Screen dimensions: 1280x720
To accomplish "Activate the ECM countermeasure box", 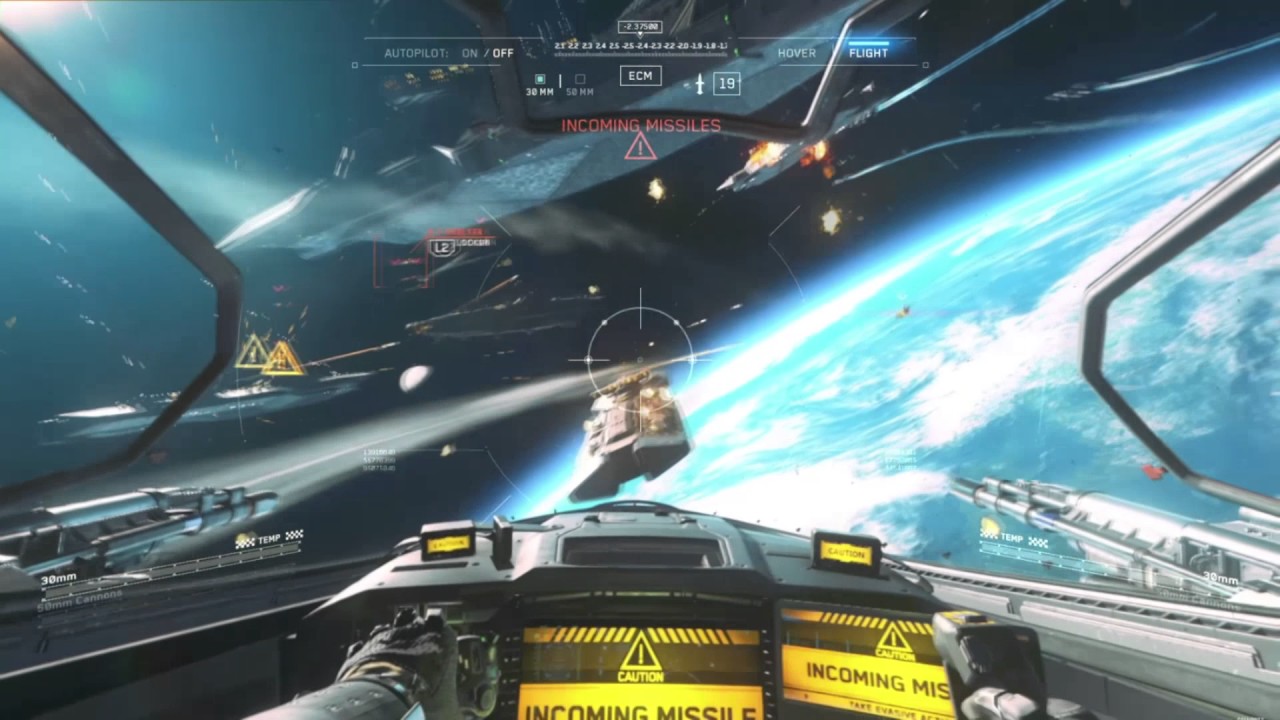I will coord(640,76).
